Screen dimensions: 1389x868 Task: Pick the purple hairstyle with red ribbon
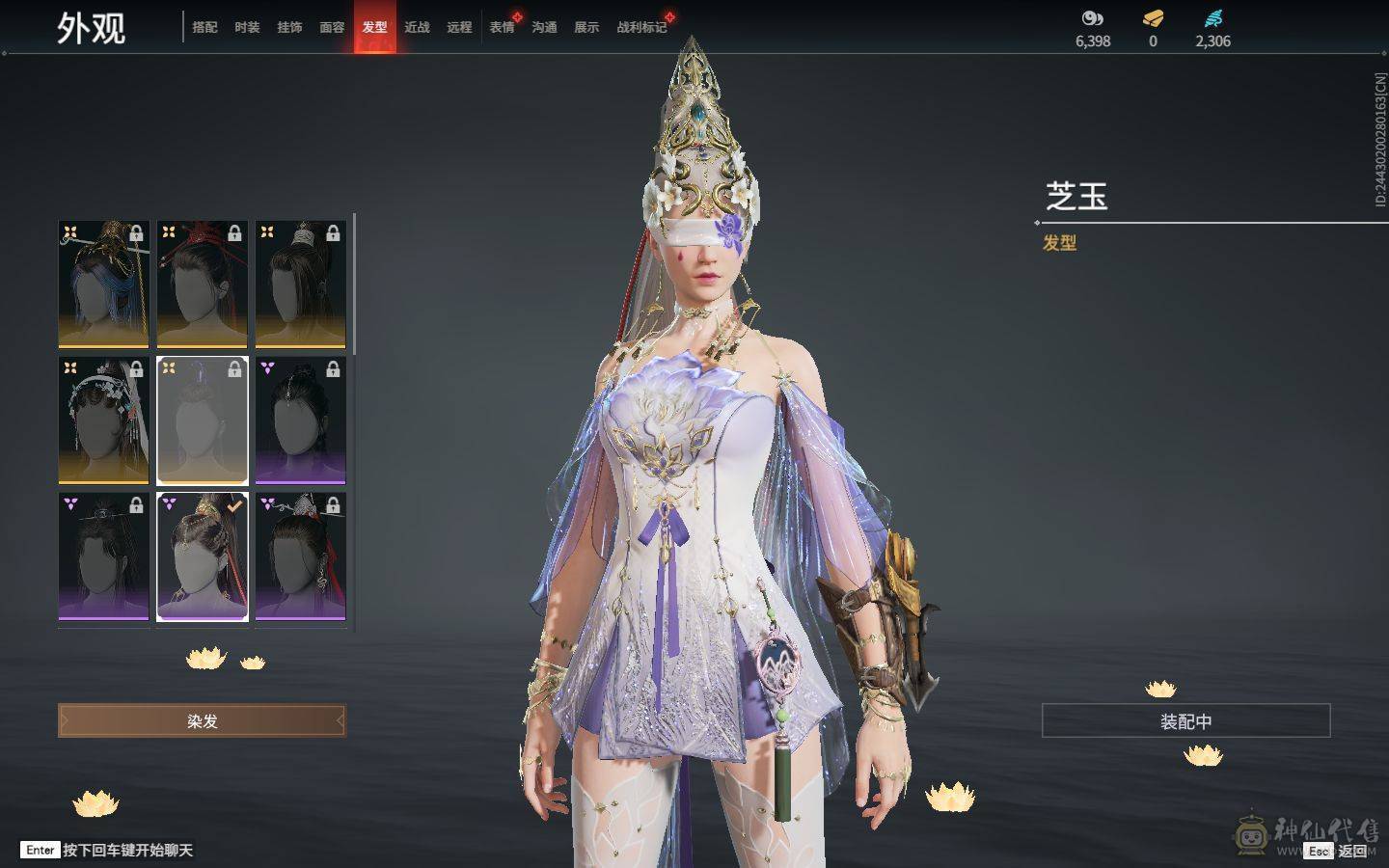300,556
